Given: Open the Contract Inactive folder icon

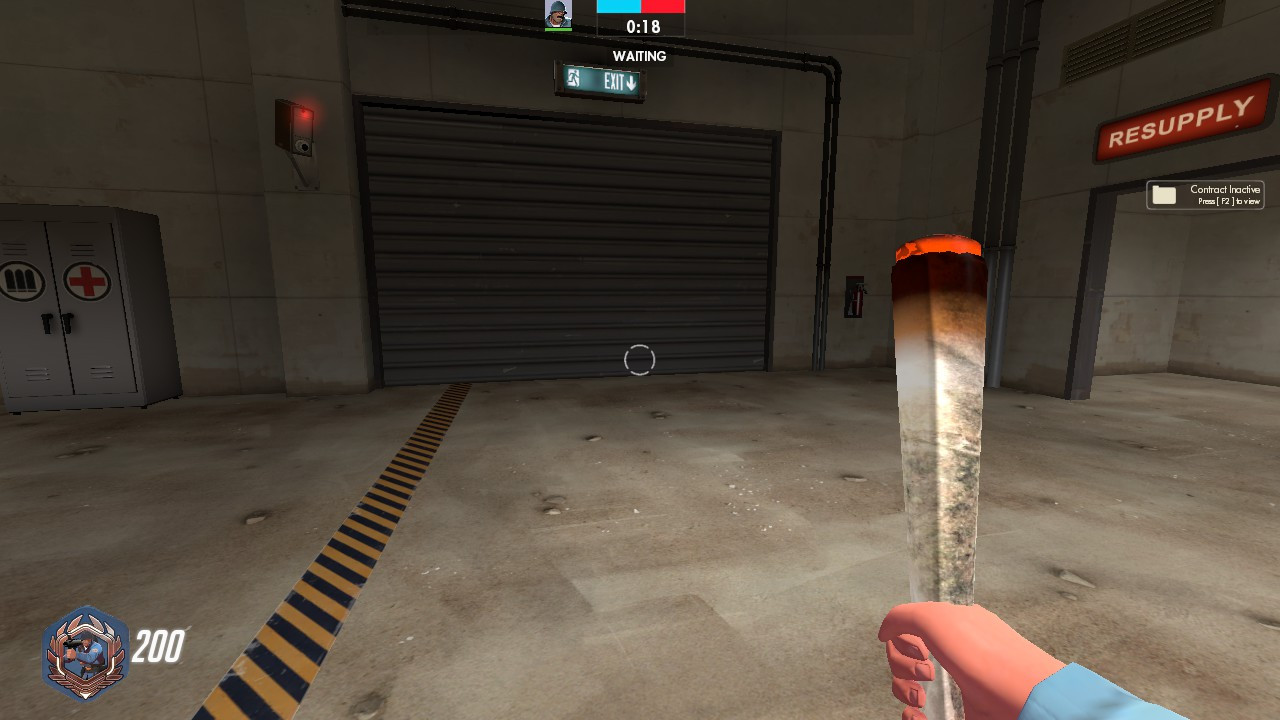Looking at the screenshot, I should tap(1165, 194).
